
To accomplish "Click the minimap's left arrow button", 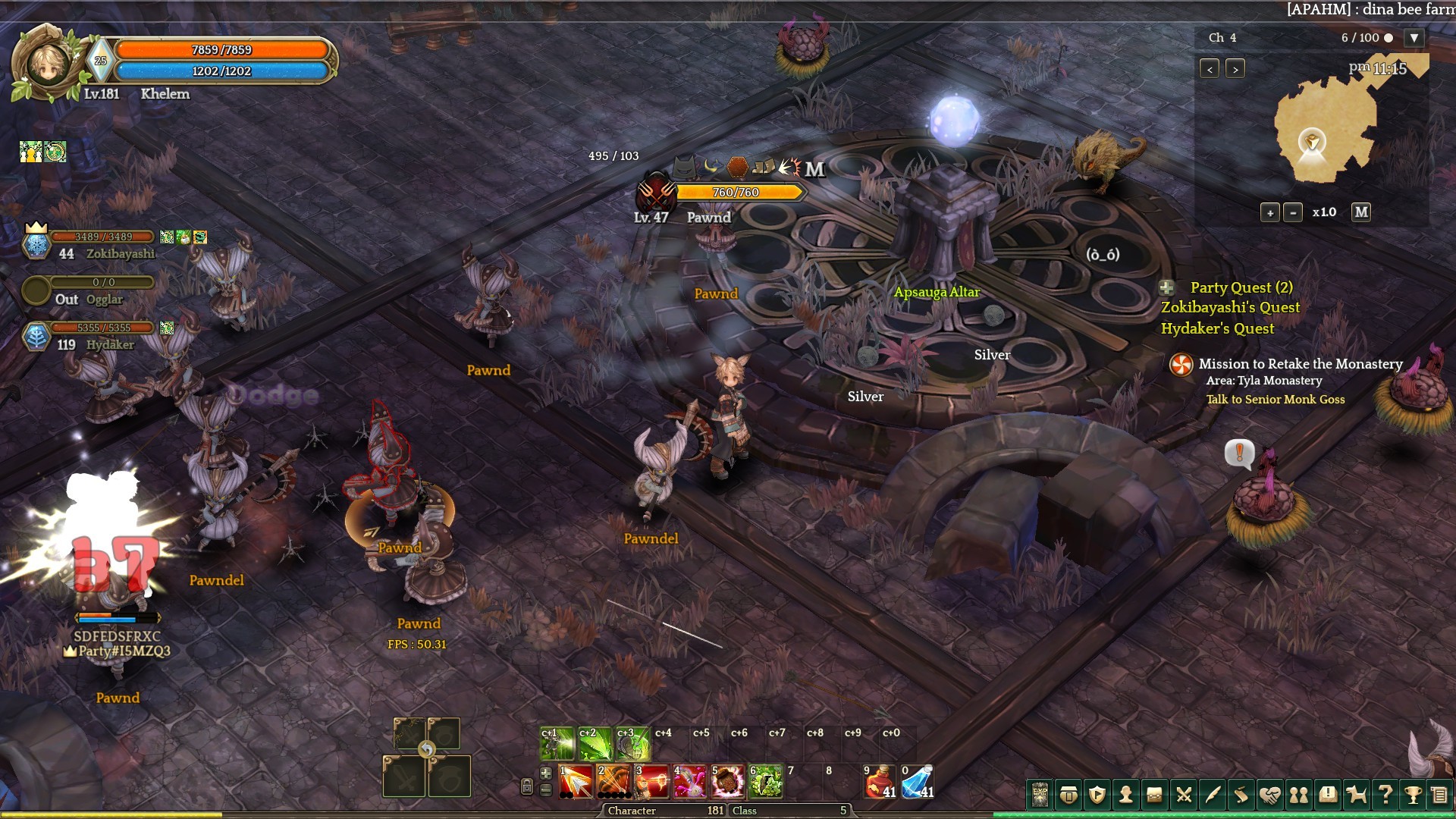I will coord(1210,69).
